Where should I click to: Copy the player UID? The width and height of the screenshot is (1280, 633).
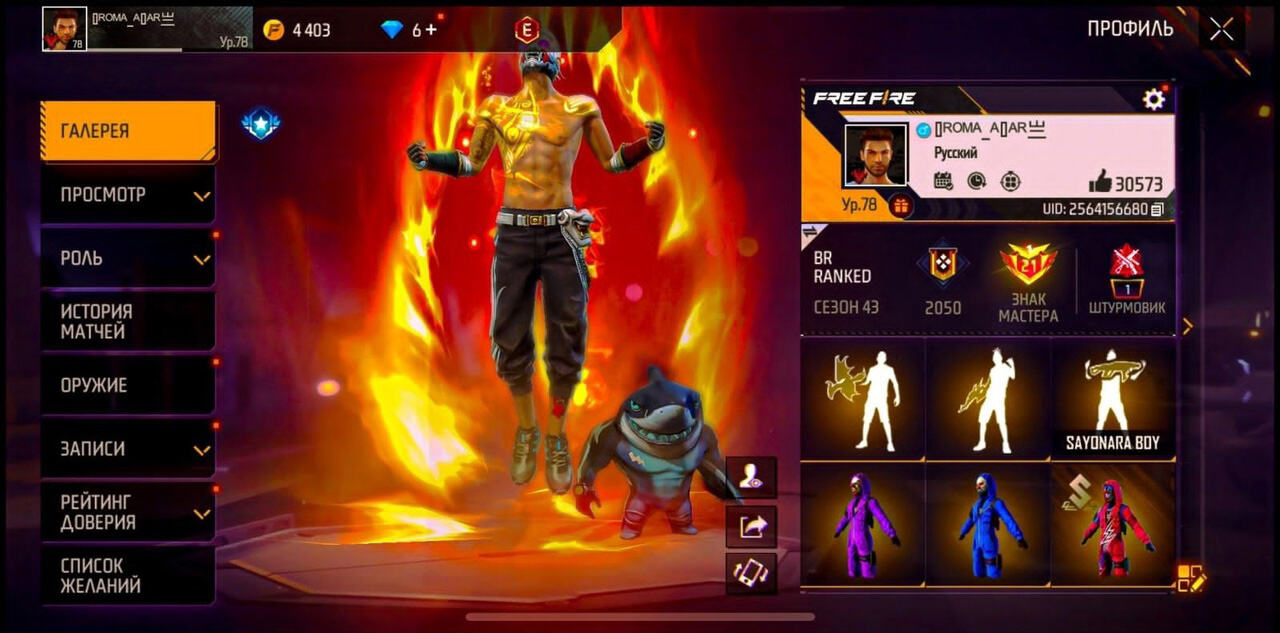pyautogui.click(x=1158, y=209)
